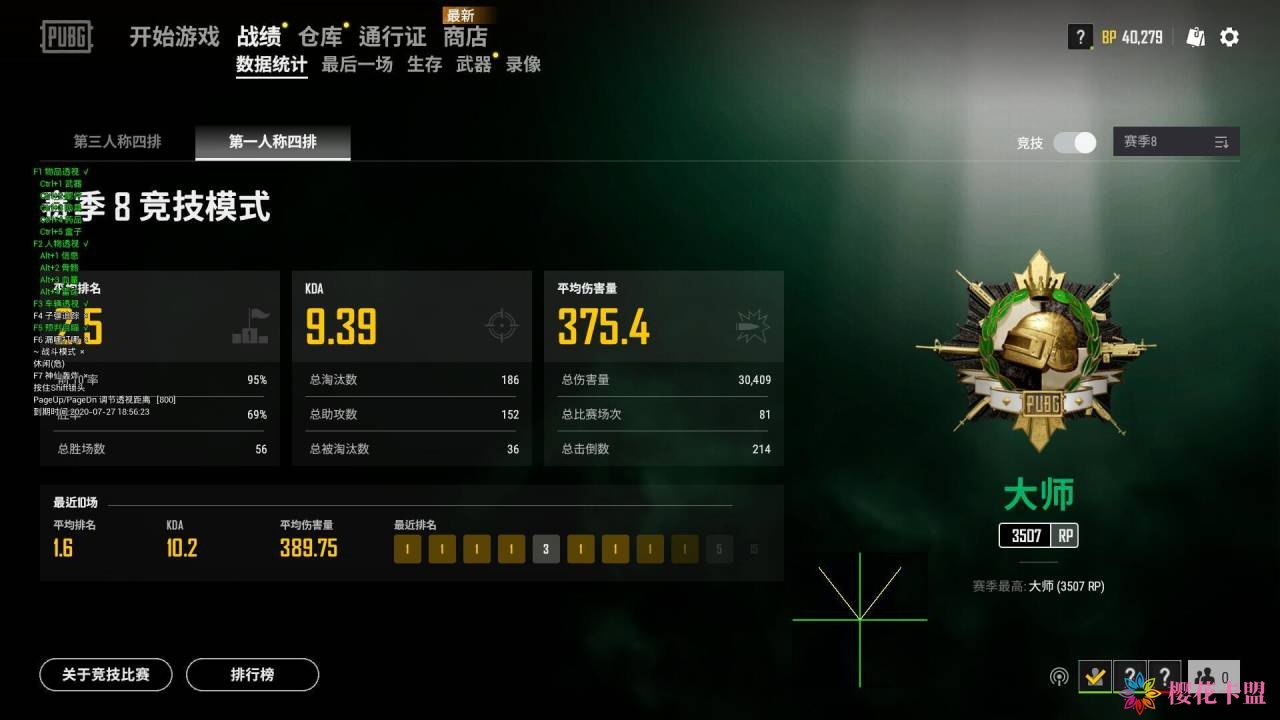The image size is (1280, 720).
Task: Select the 数据统计 sub-tab
Action: 271,65
